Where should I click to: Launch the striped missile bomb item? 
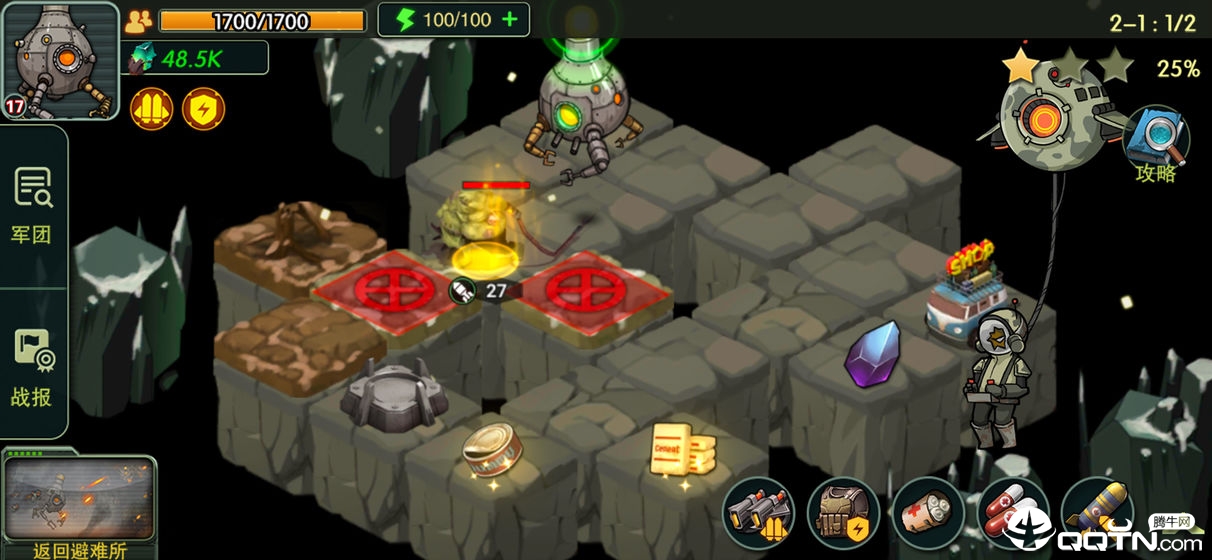click(x=1095, y=513)
